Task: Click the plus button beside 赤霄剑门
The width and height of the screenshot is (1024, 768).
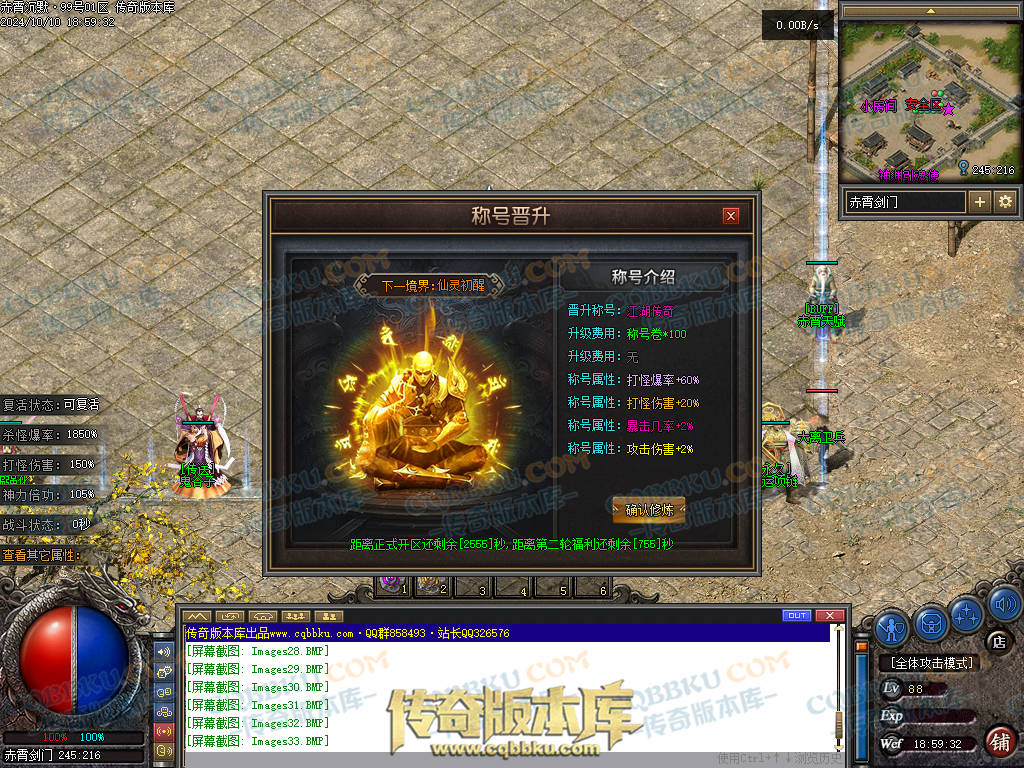Action: click(980, 202)
